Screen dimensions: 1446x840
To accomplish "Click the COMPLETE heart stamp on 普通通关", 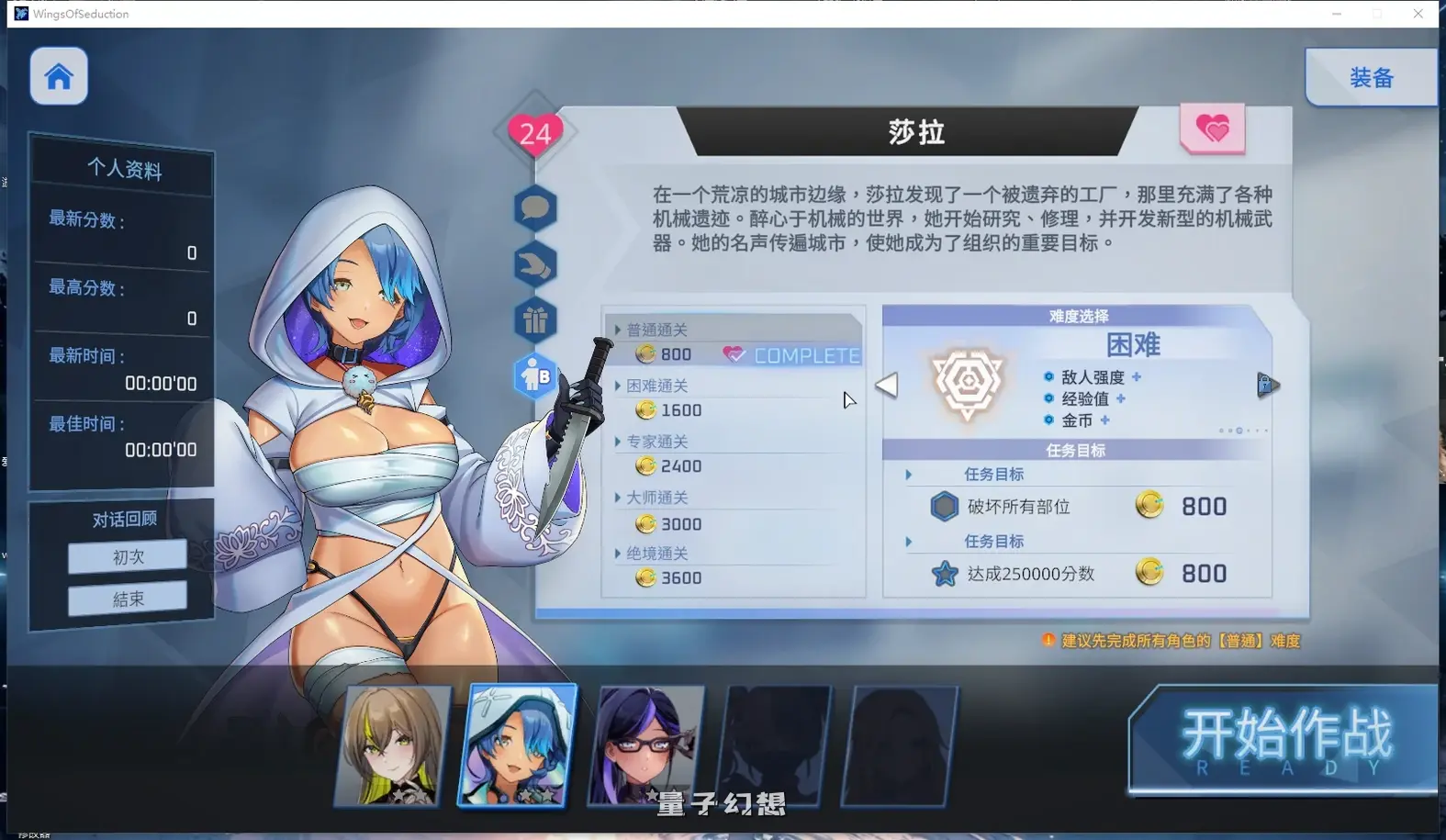I will coord(791,354).
